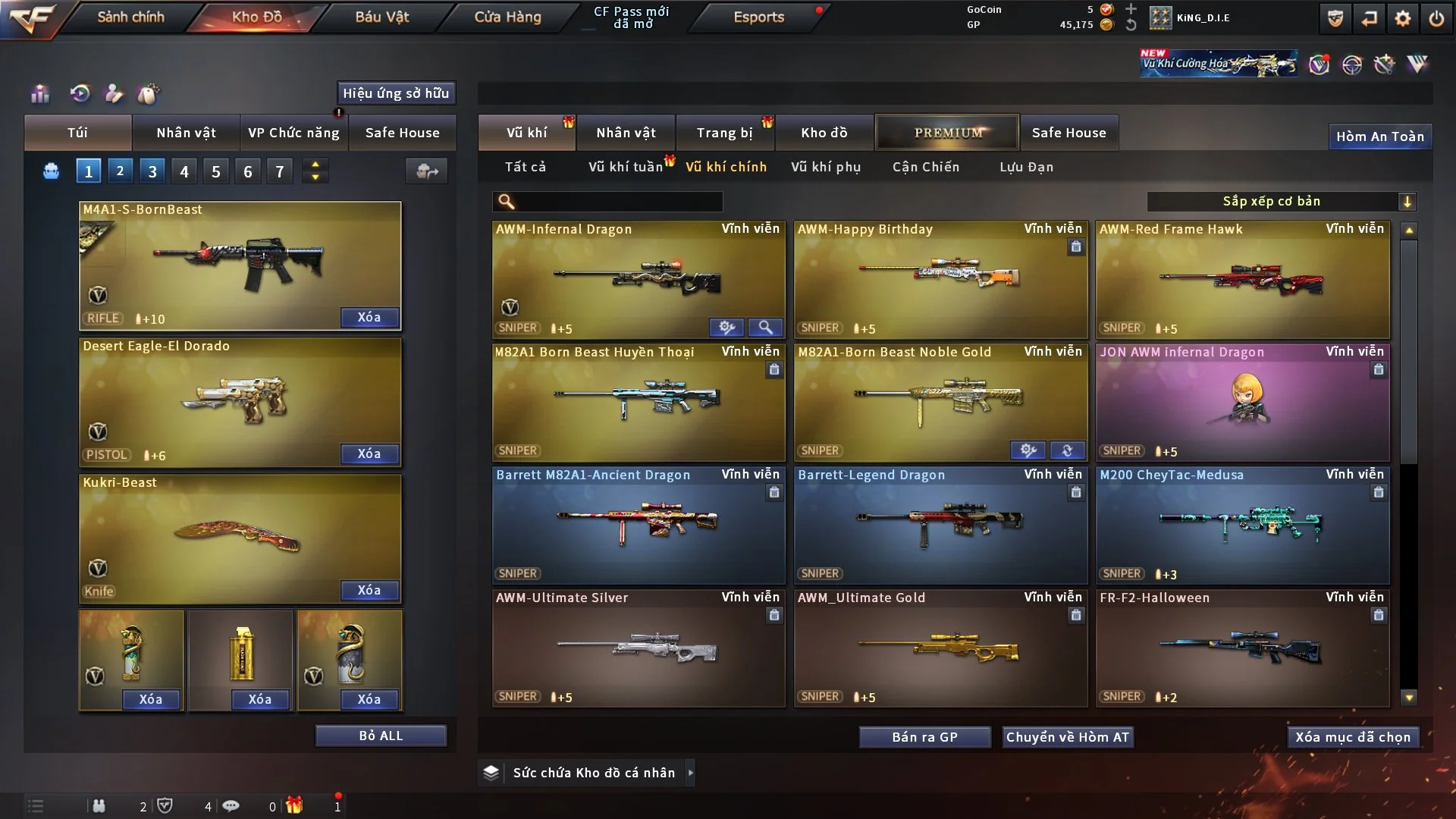This screenshot has width=1456, height=819.
Task: Open settings with the gear icon
Action: 1403,18
